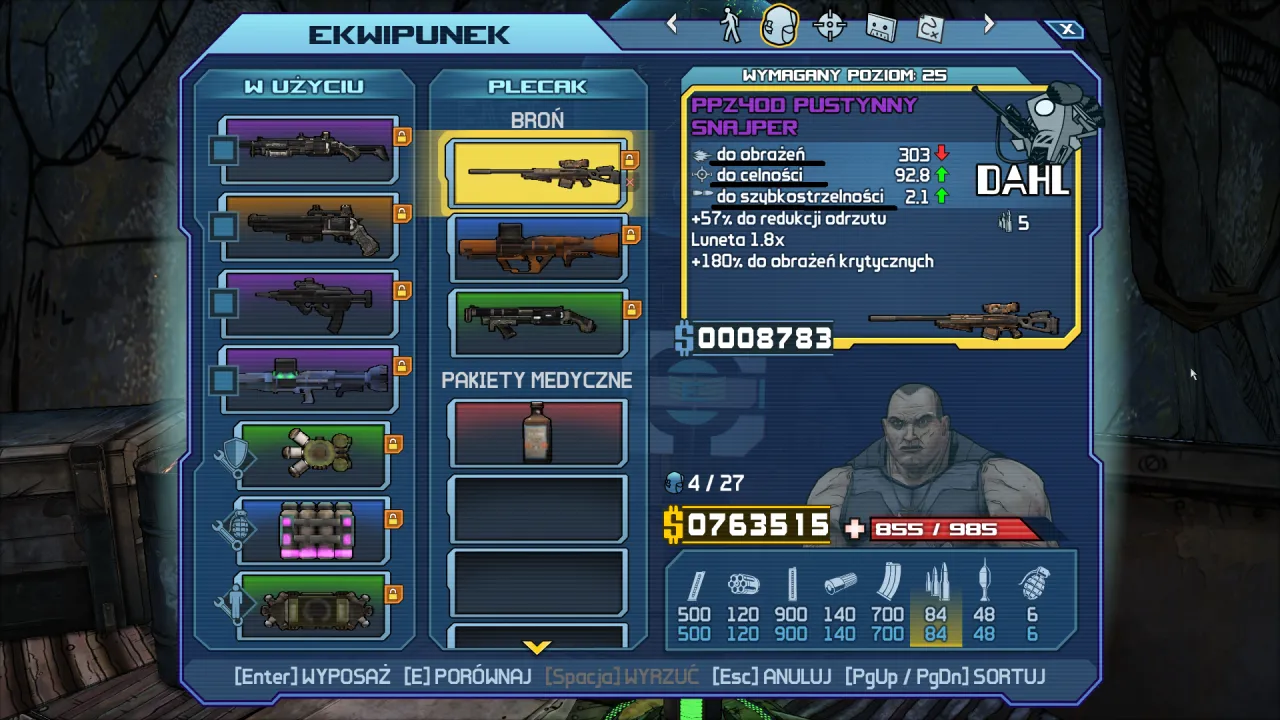Screen dimensions: 1280x720
Task: Open the character tab with walking figure icon
Action: pyautogui.click(x=728, y=24)
